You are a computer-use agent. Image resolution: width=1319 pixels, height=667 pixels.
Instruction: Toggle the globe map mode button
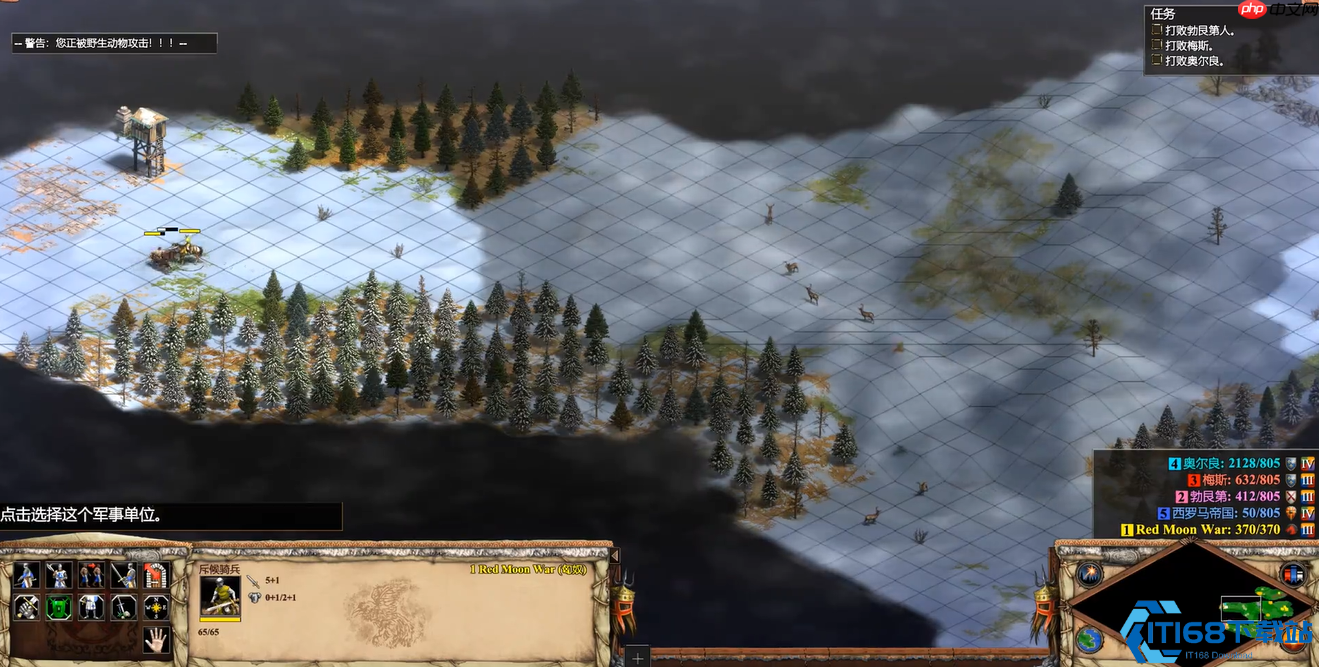click(x=1089, y=638)
